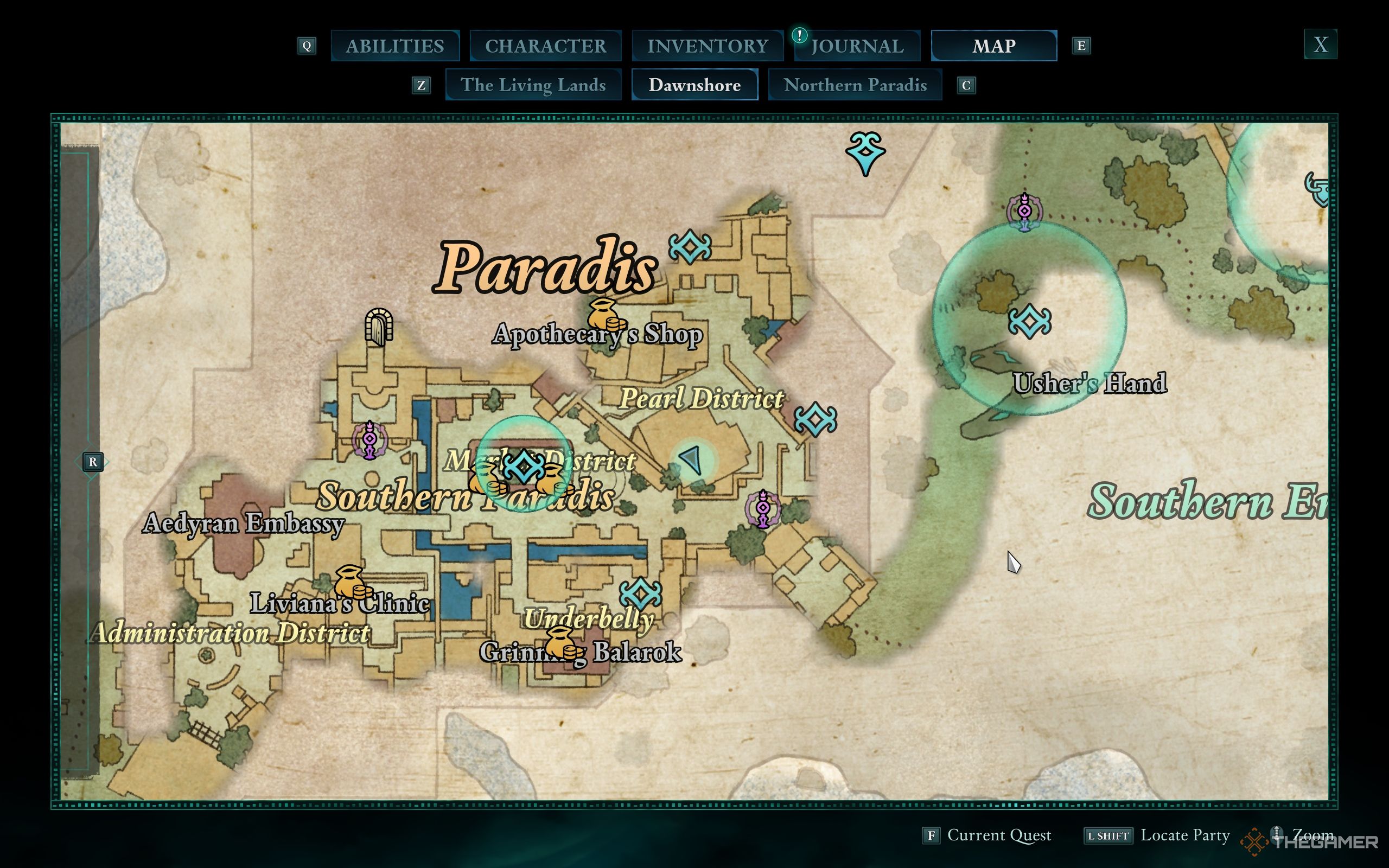
Task: Select the player arrow marker in Pearl District
Action: click(x=692, y=460)
